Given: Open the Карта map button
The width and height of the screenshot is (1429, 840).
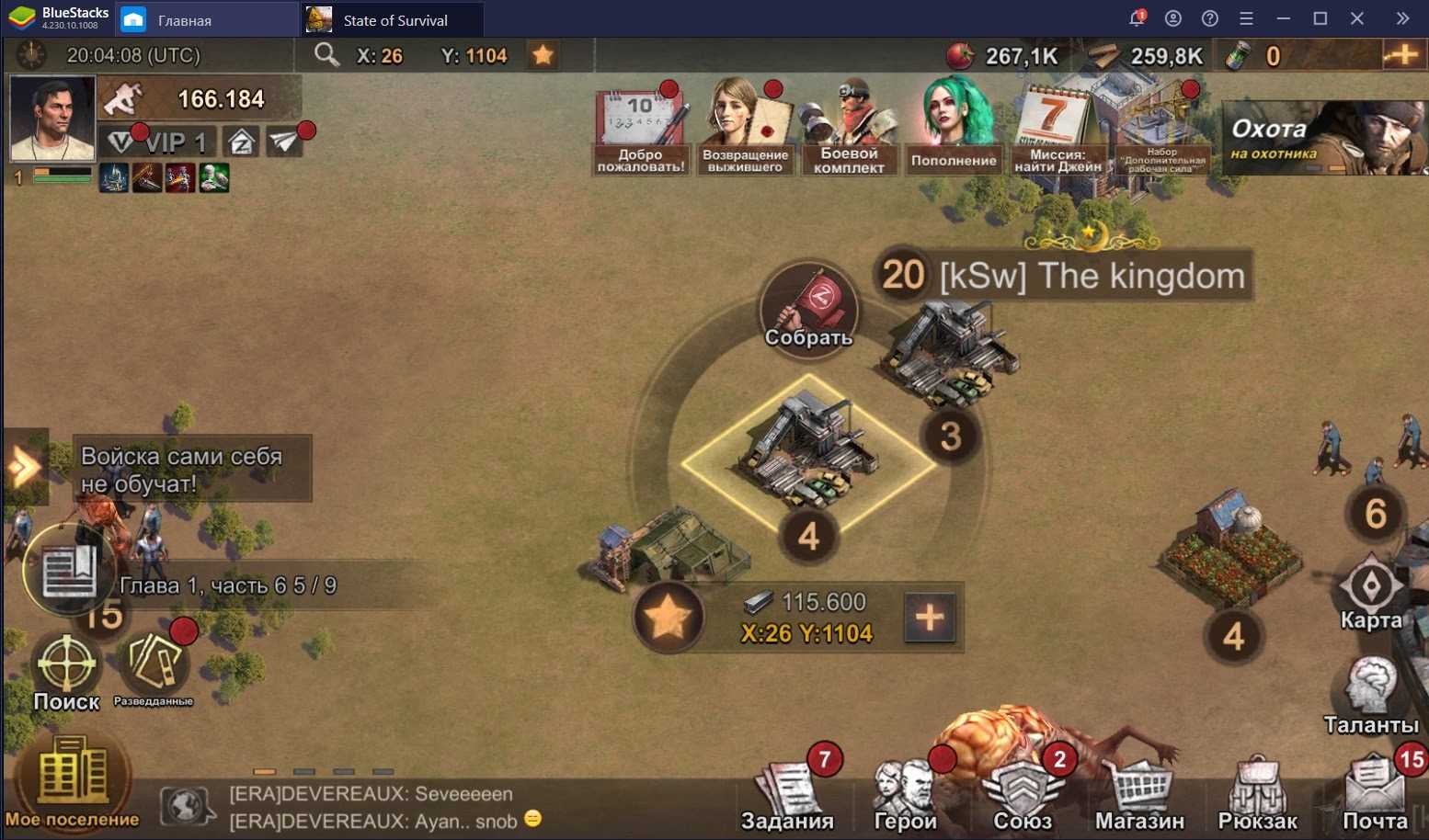Looking at the screenshot, I should (1370, 593).
